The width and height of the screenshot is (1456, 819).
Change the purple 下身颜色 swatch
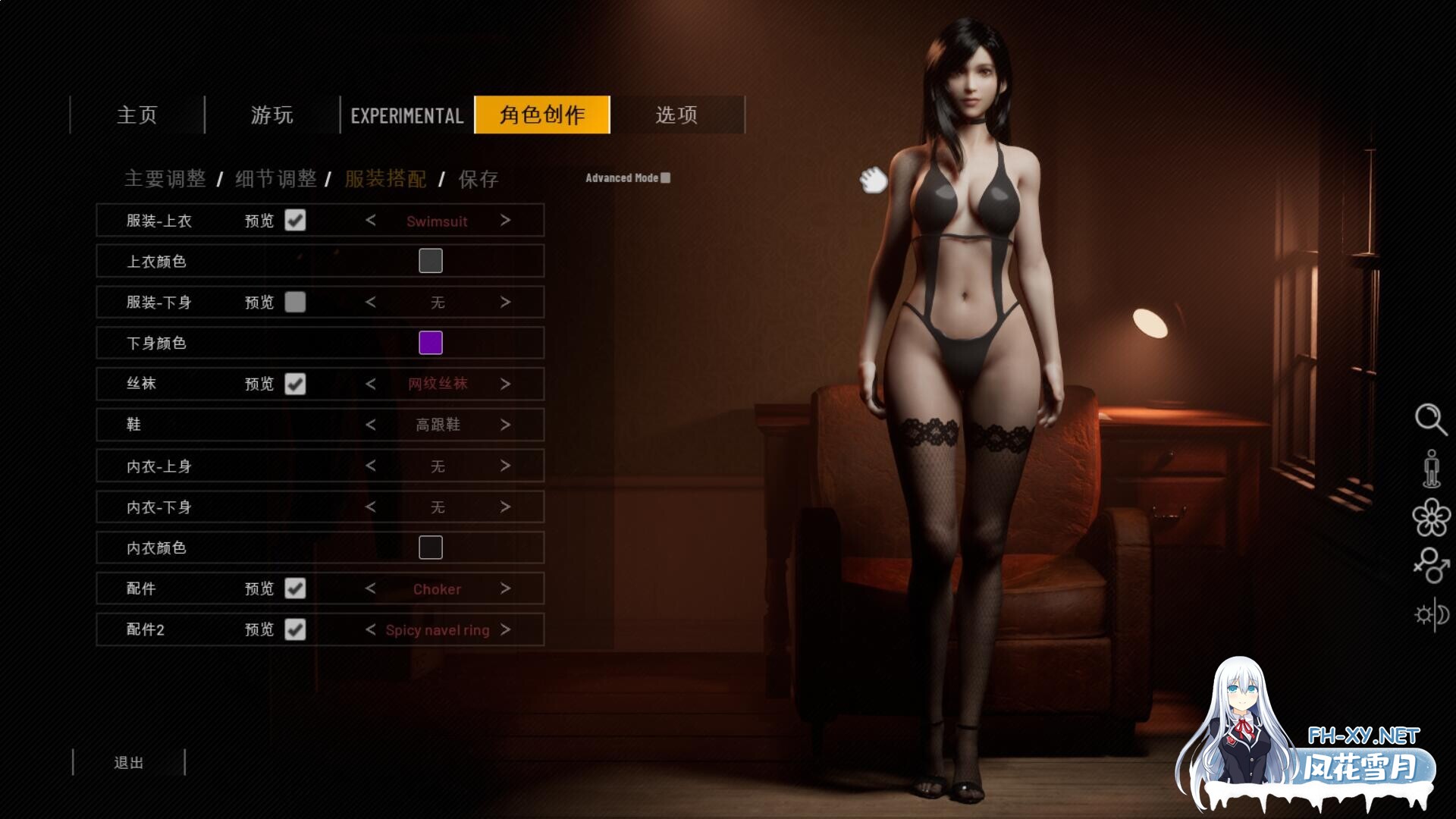431,343
